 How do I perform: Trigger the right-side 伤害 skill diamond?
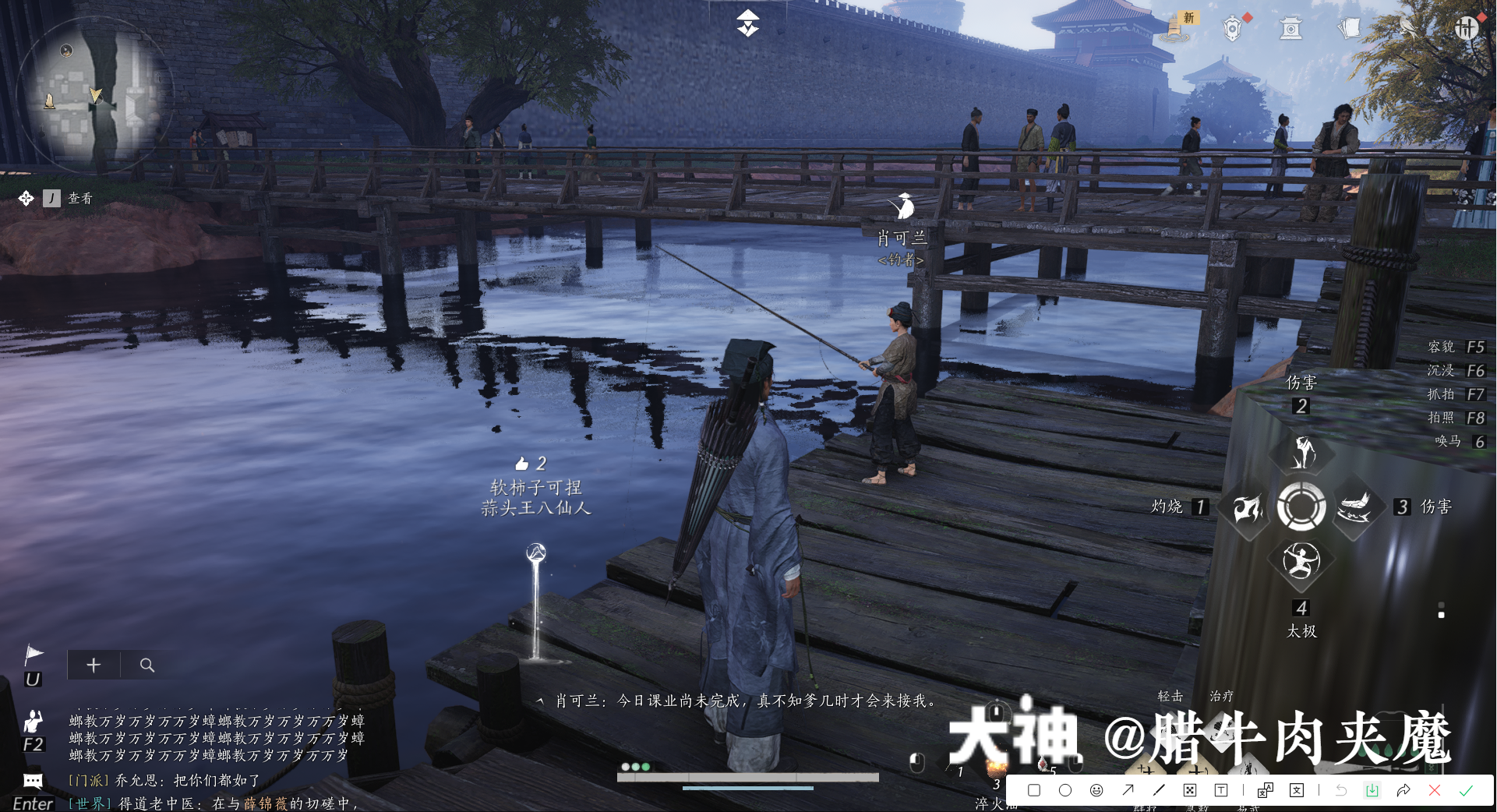(x=1354, y=507)
